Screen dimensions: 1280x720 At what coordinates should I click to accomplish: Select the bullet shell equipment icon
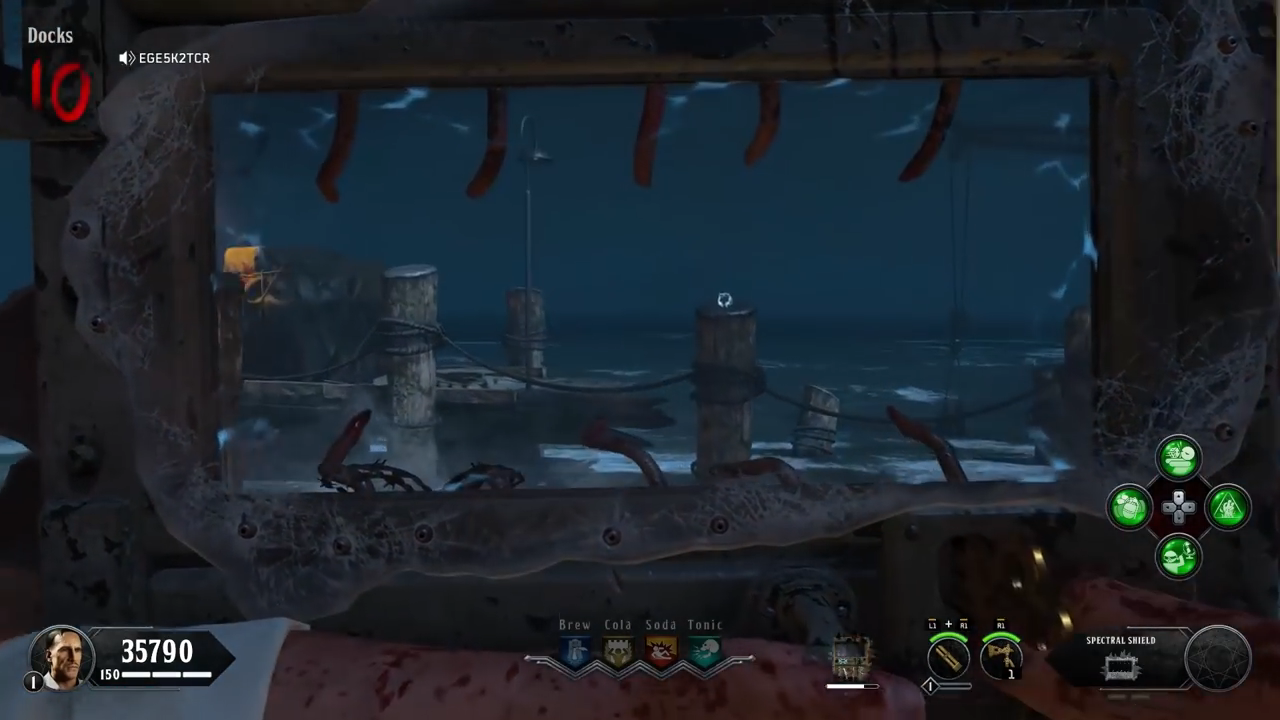pos(948,657)
